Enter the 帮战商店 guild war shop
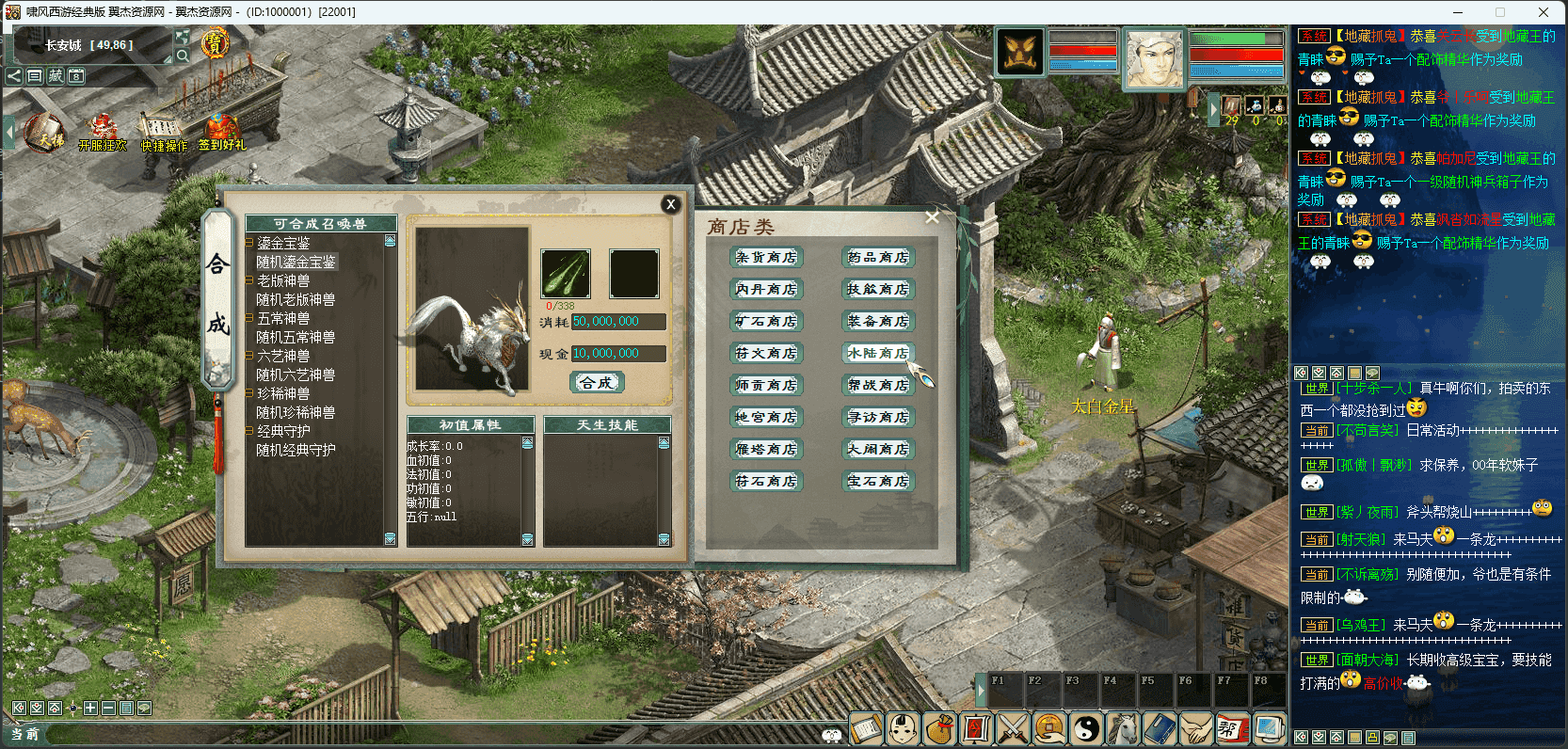The width and height of the screenshot is (1568, 749). pyautogui.click(x=878, y=386)
